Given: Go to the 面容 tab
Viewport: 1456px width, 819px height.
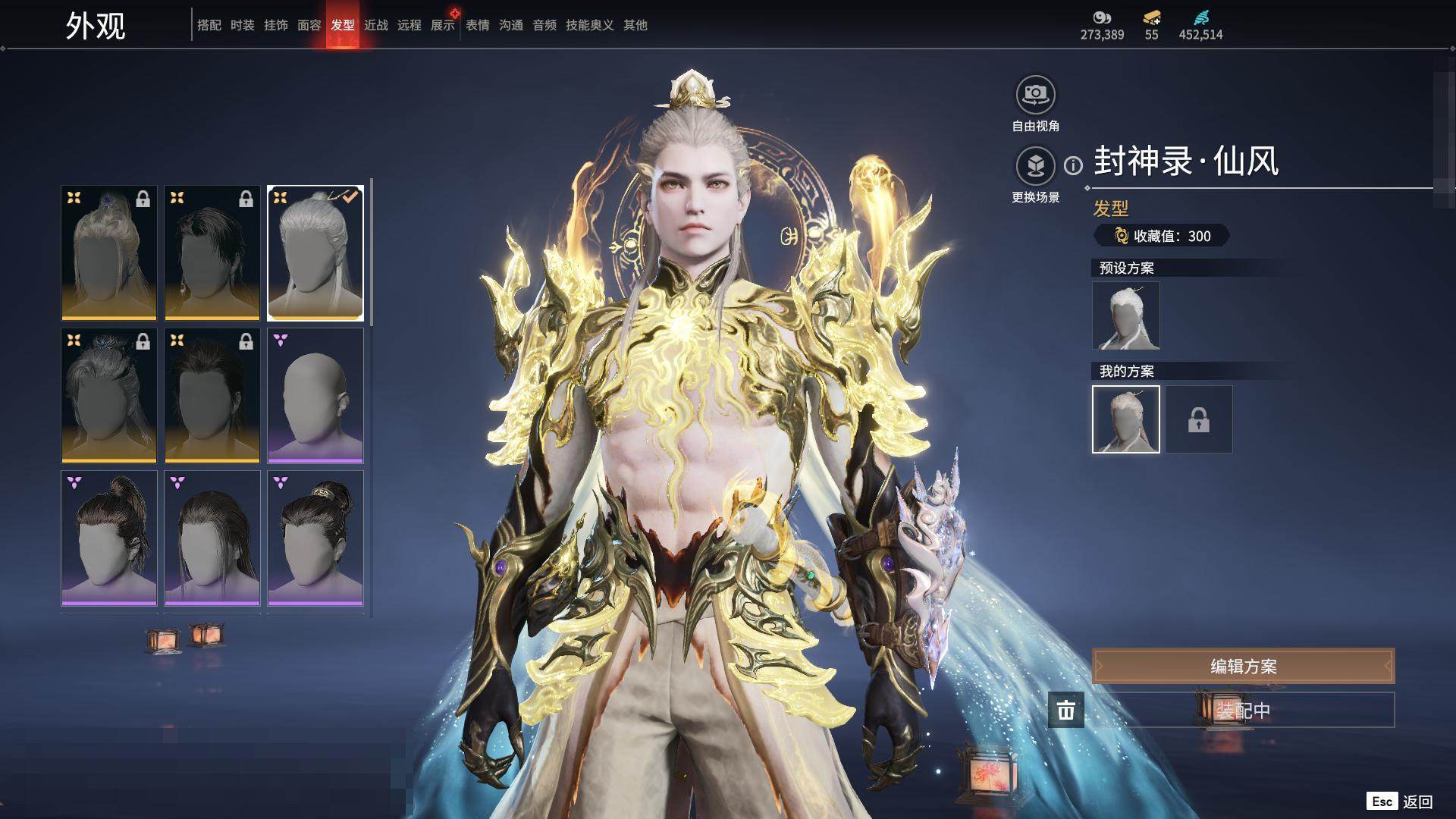Looking at the screenshot, I should pyautogui.click(x=309, y=25).
